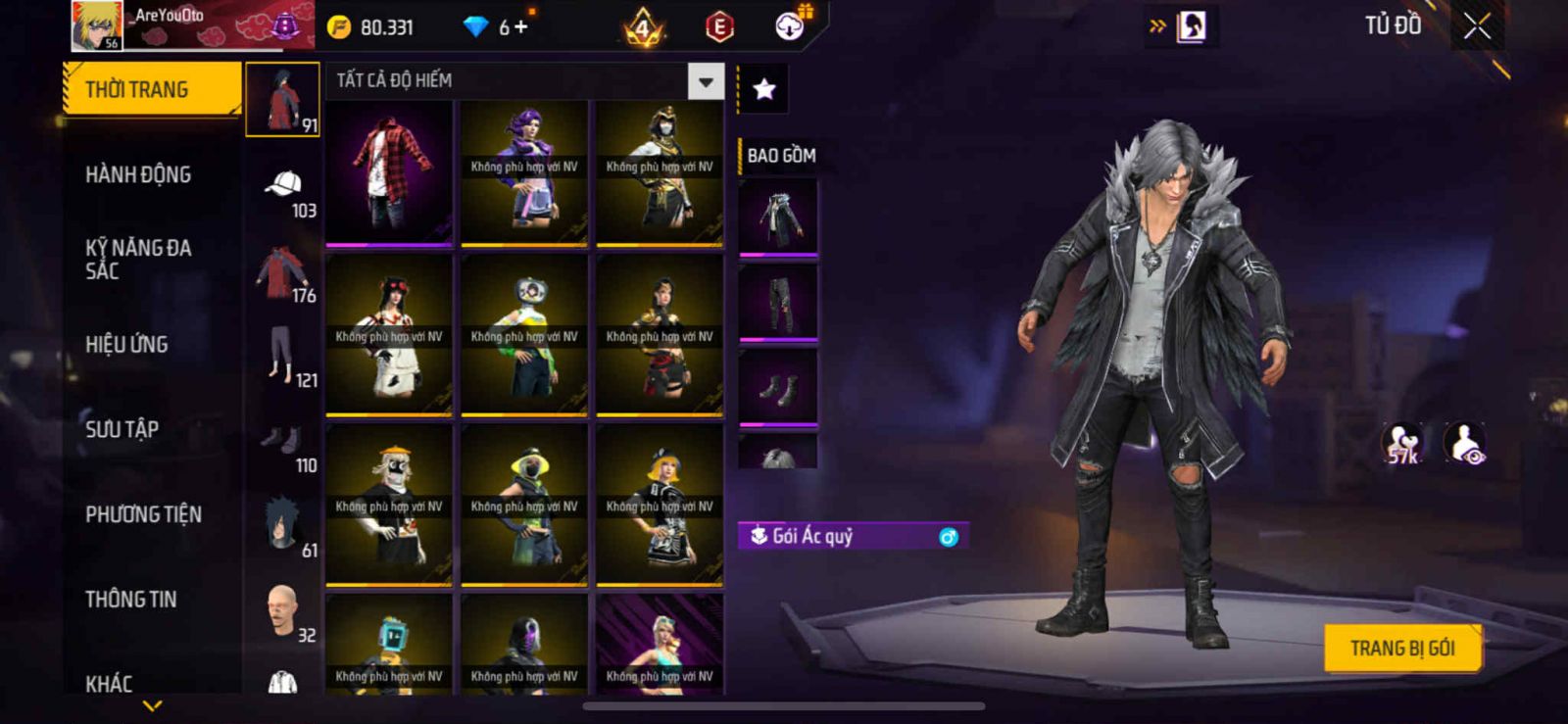Go to the SƯU TẬP tab

(122, 429)
